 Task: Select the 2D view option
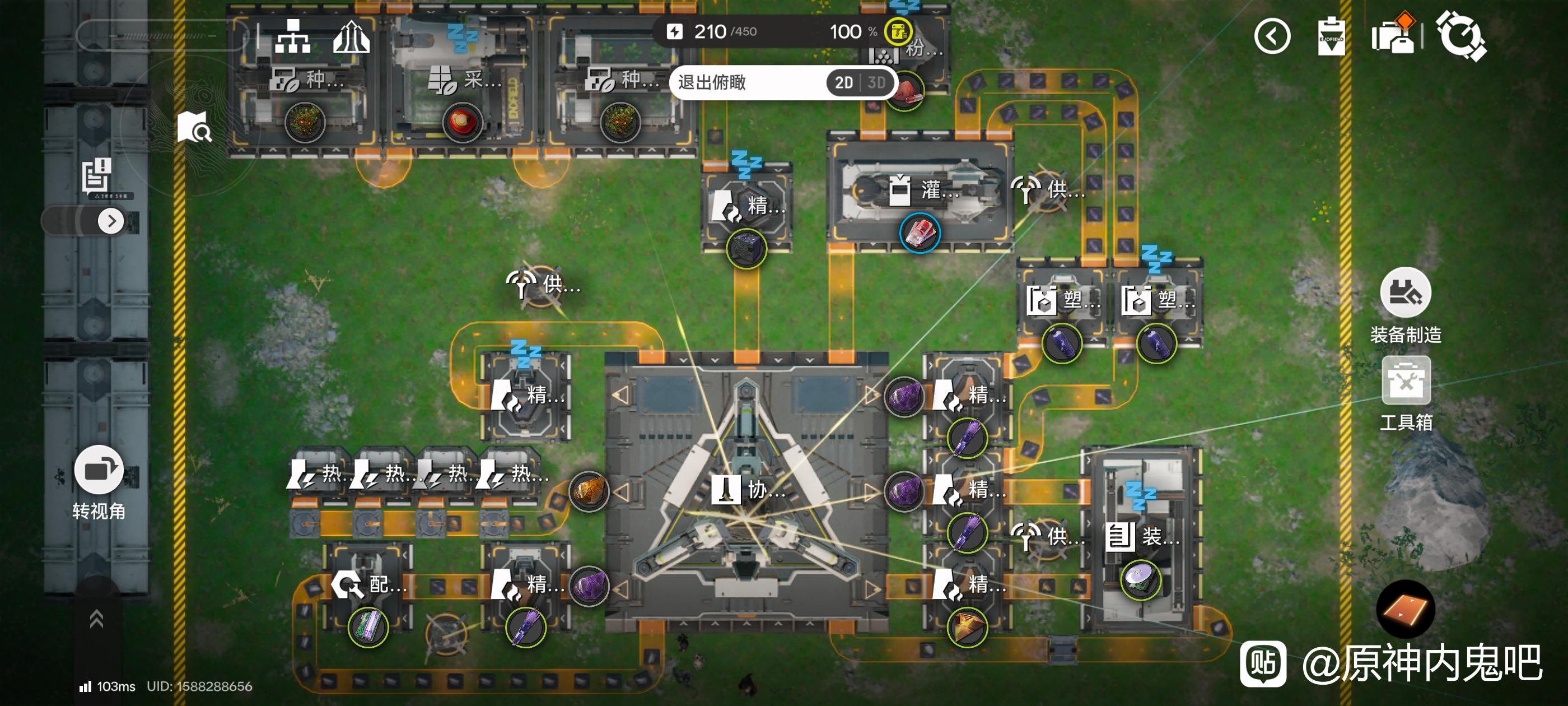tap(844, 82)
